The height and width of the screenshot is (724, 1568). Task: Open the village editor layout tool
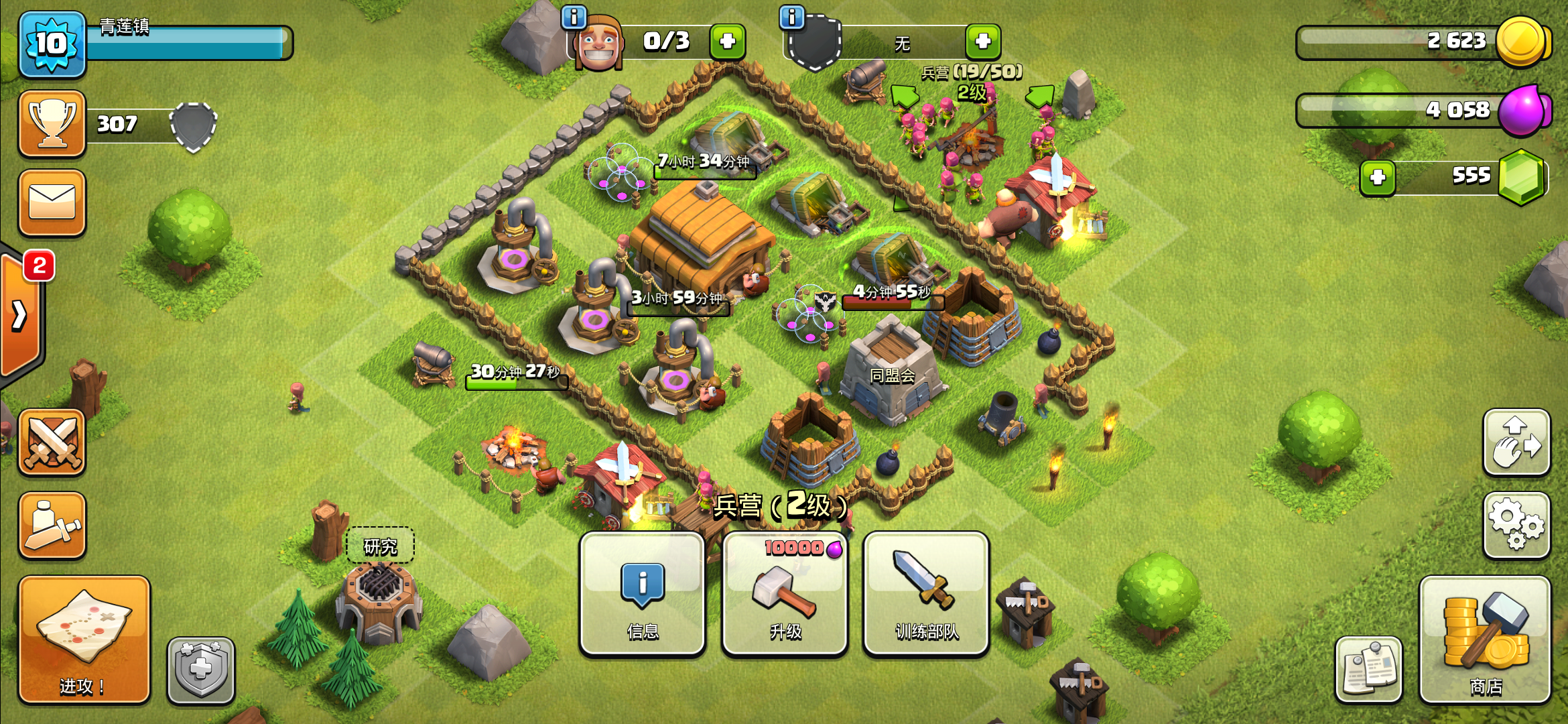coord(1516,442)
